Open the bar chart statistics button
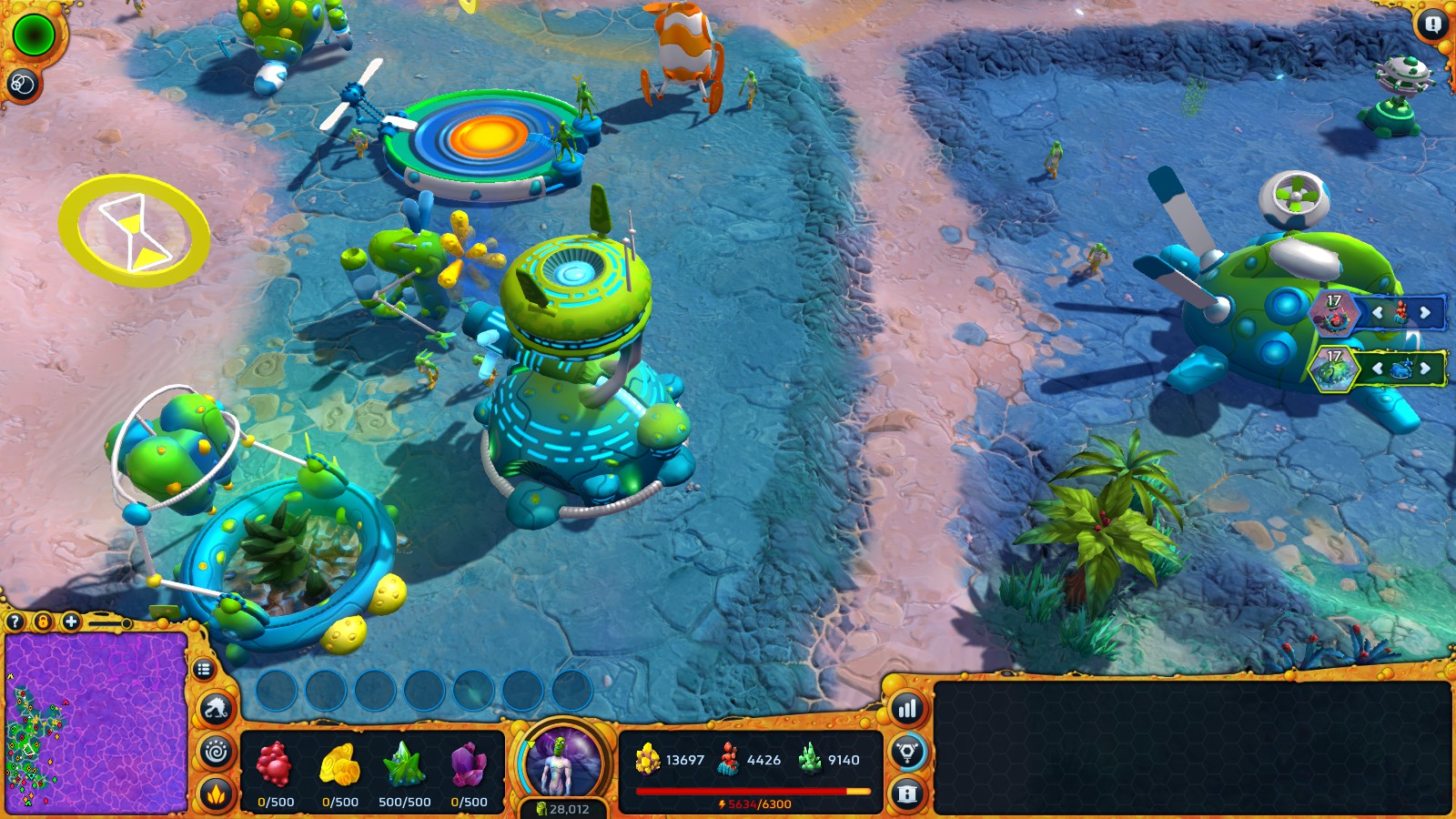This screenshot has height=819, width=1456. point(907,709)
